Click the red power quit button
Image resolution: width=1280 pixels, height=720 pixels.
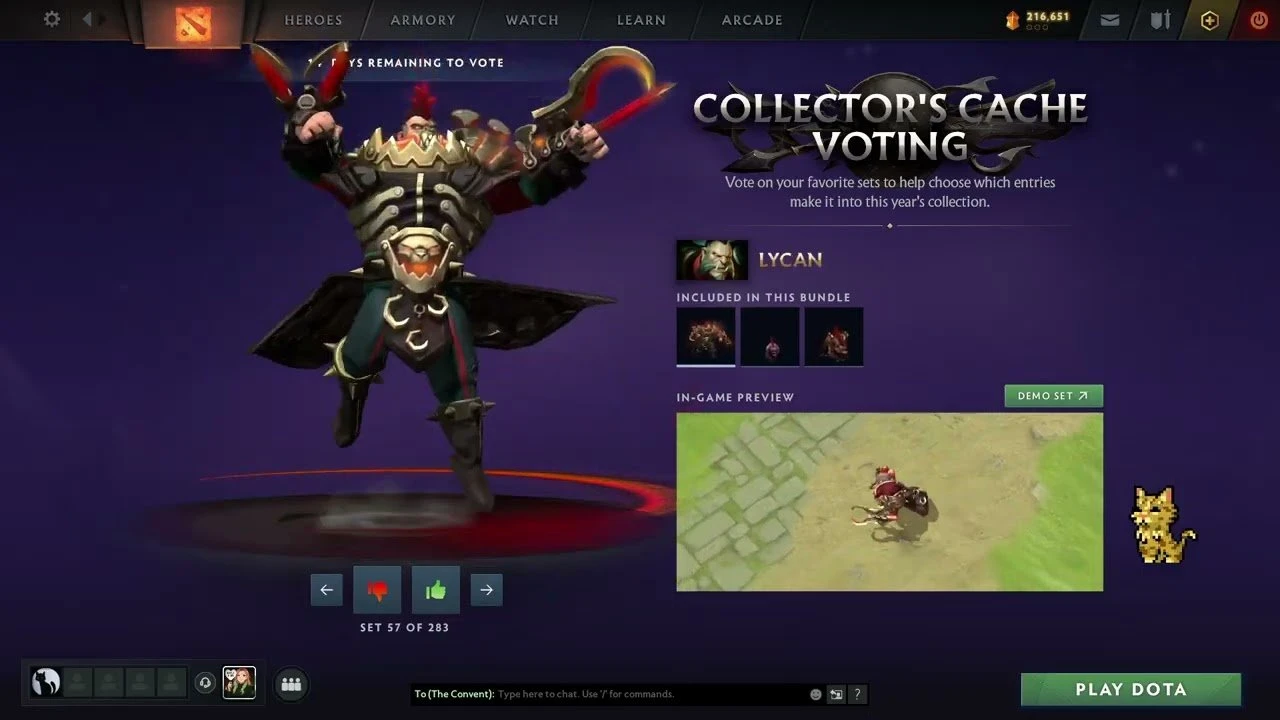pos(1259,20)
